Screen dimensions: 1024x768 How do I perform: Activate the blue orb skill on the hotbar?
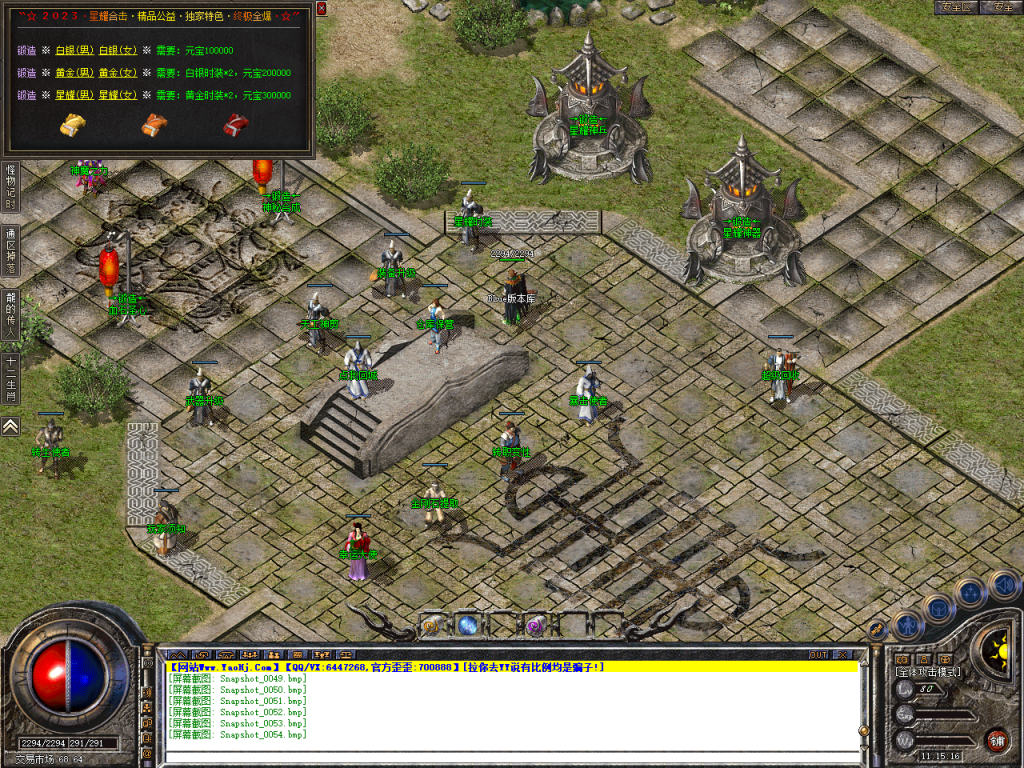468,626
